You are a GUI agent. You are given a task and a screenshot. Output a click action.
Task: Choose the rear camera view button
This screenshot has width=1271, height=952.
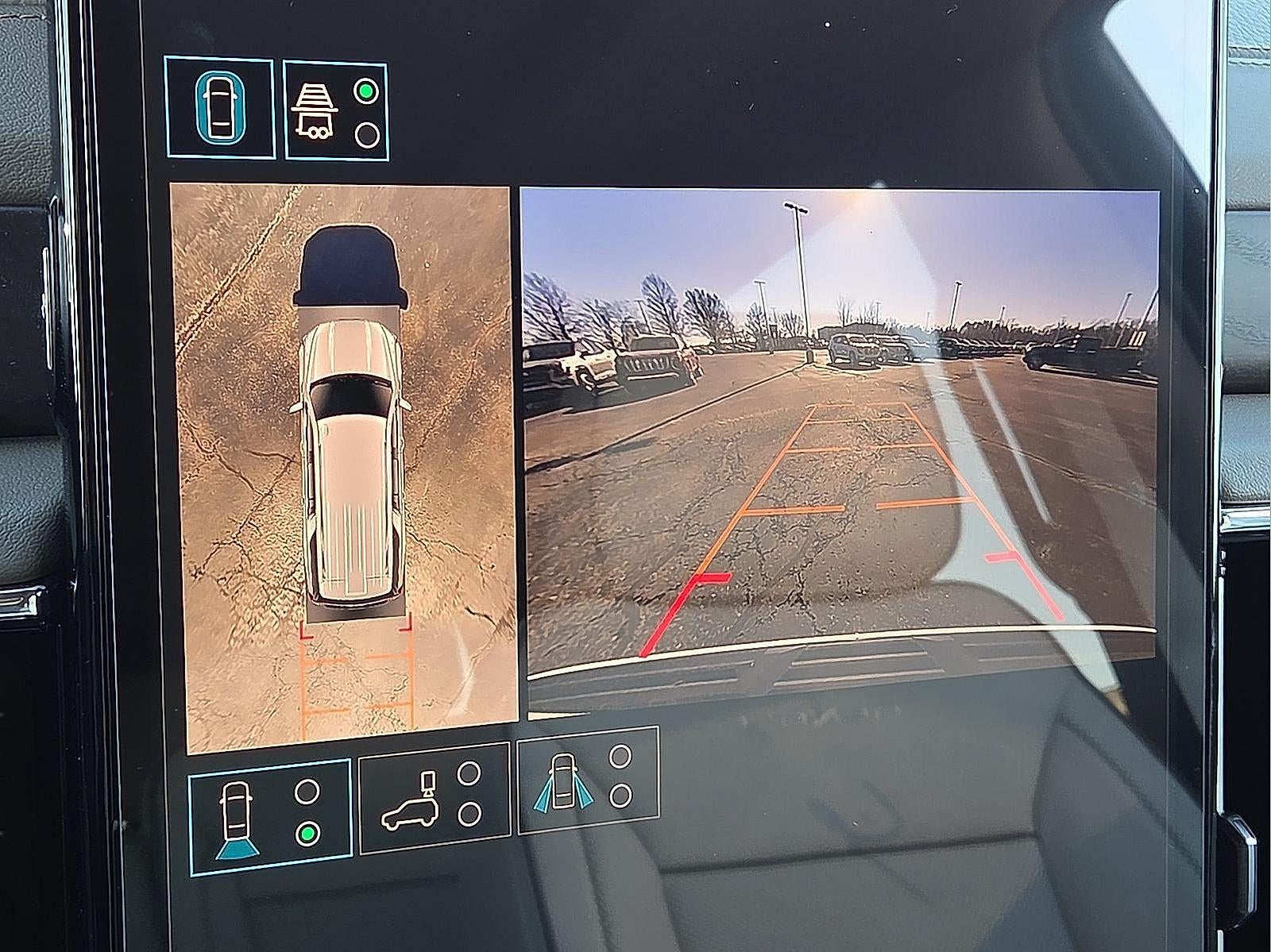coord(270,807)
